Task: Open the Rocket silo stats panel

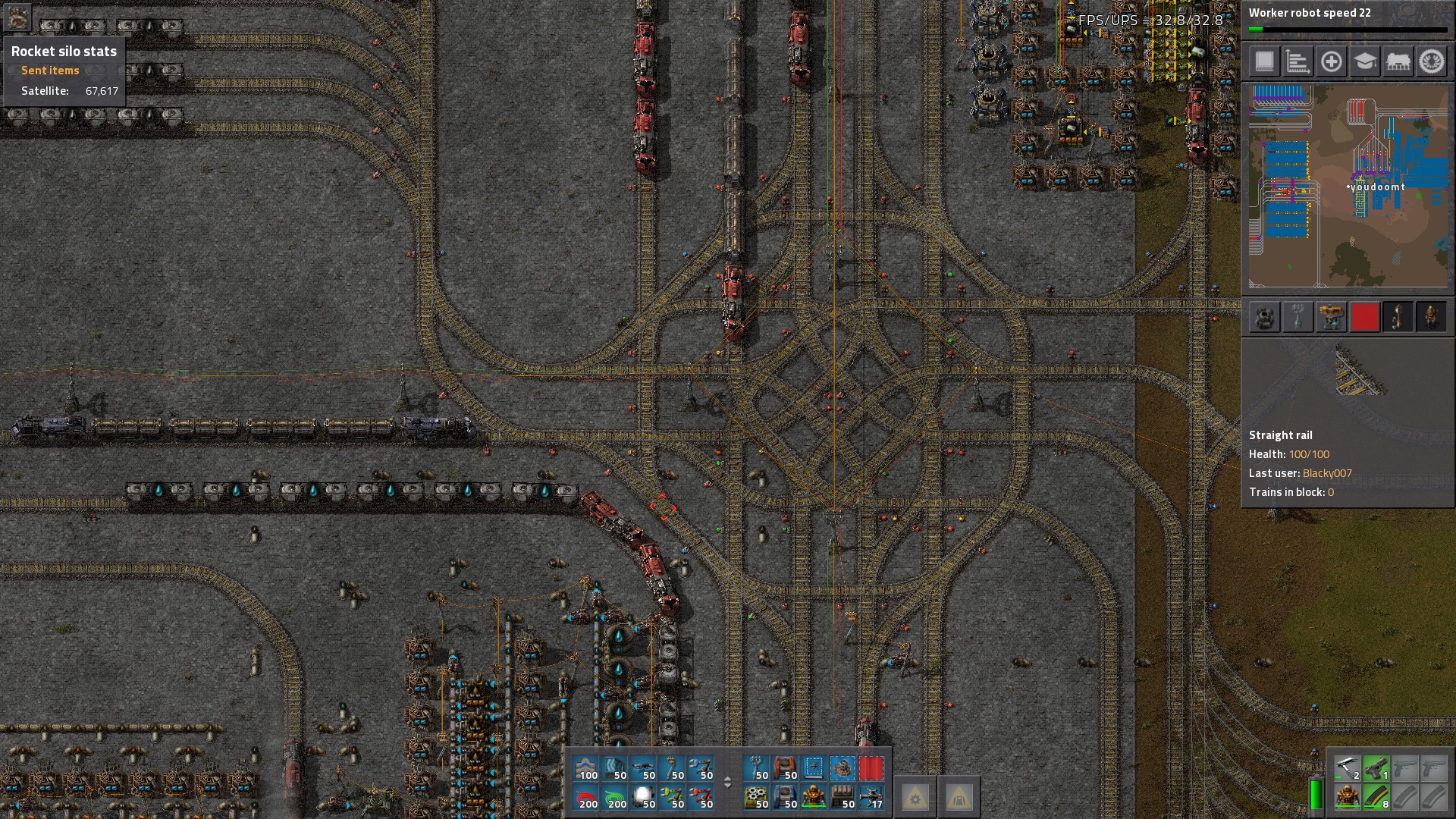Action: (64, 52)
